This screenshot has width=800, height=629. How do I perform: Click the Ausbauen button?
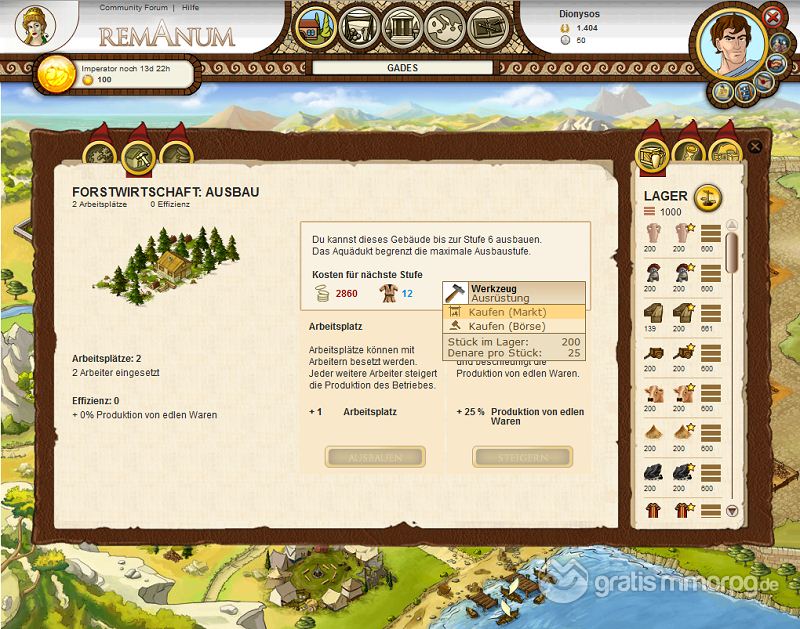coord(375,457)
